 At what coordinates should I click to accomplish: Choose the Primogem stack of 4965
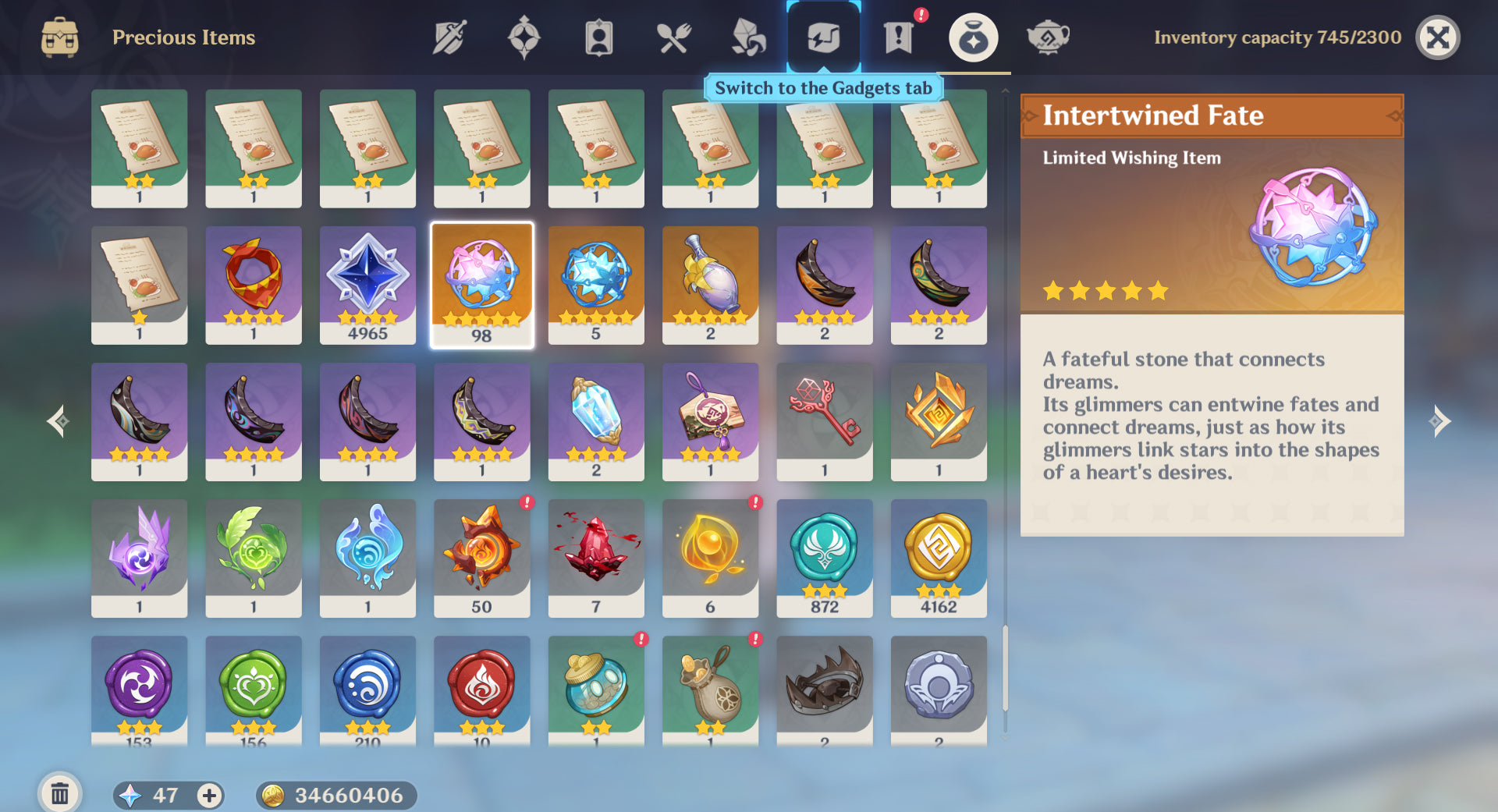click(x=367, y=285)
